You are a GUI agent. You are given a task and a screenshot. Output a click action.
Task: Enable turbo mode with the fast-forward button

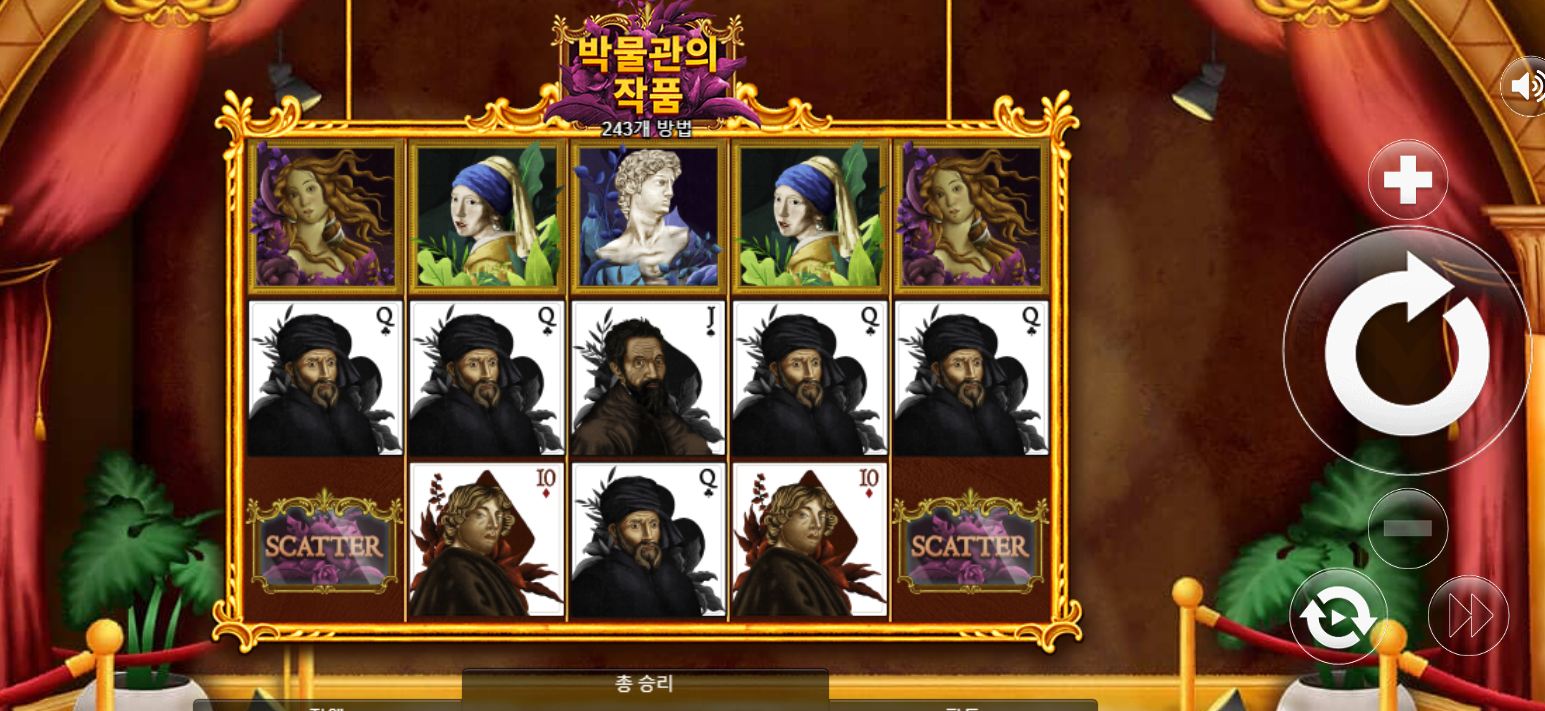point(1468,616)
